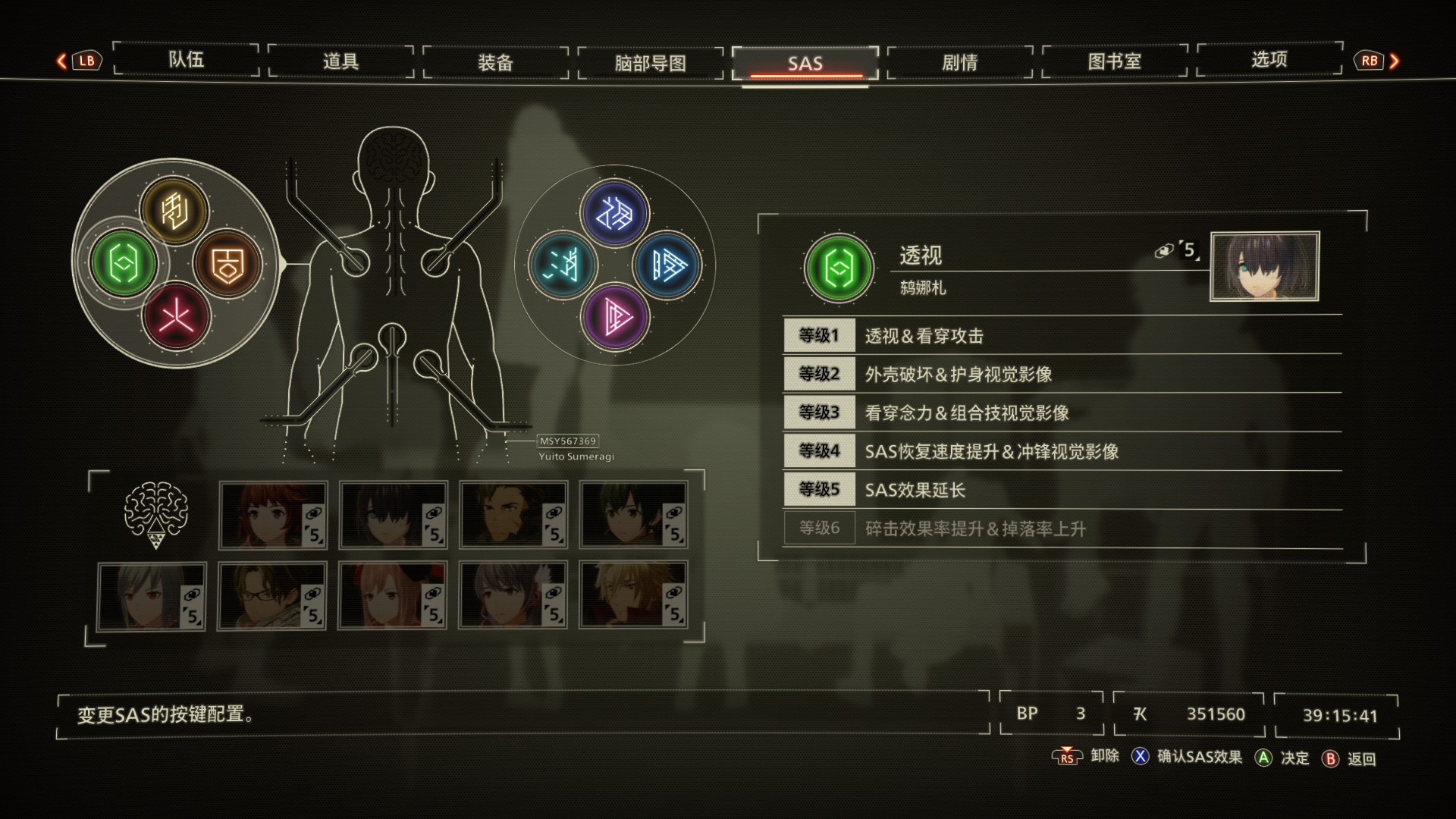Select the pink-haired girl portrait

point(393,596)
